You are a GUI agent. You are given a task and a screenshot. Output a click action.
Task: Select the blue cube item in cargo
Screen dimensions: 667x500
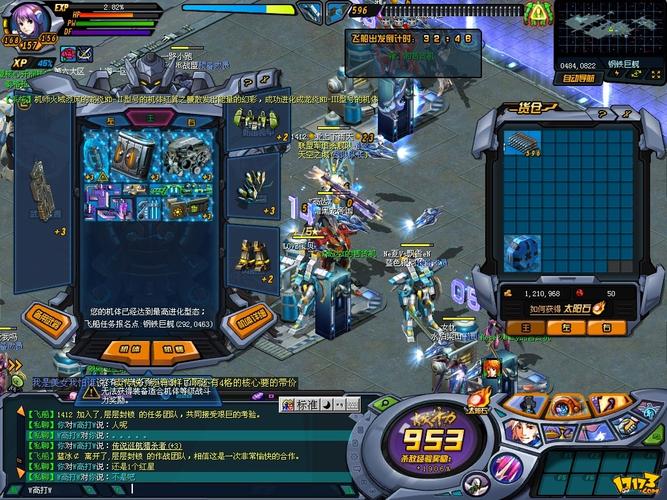point(521,254)
